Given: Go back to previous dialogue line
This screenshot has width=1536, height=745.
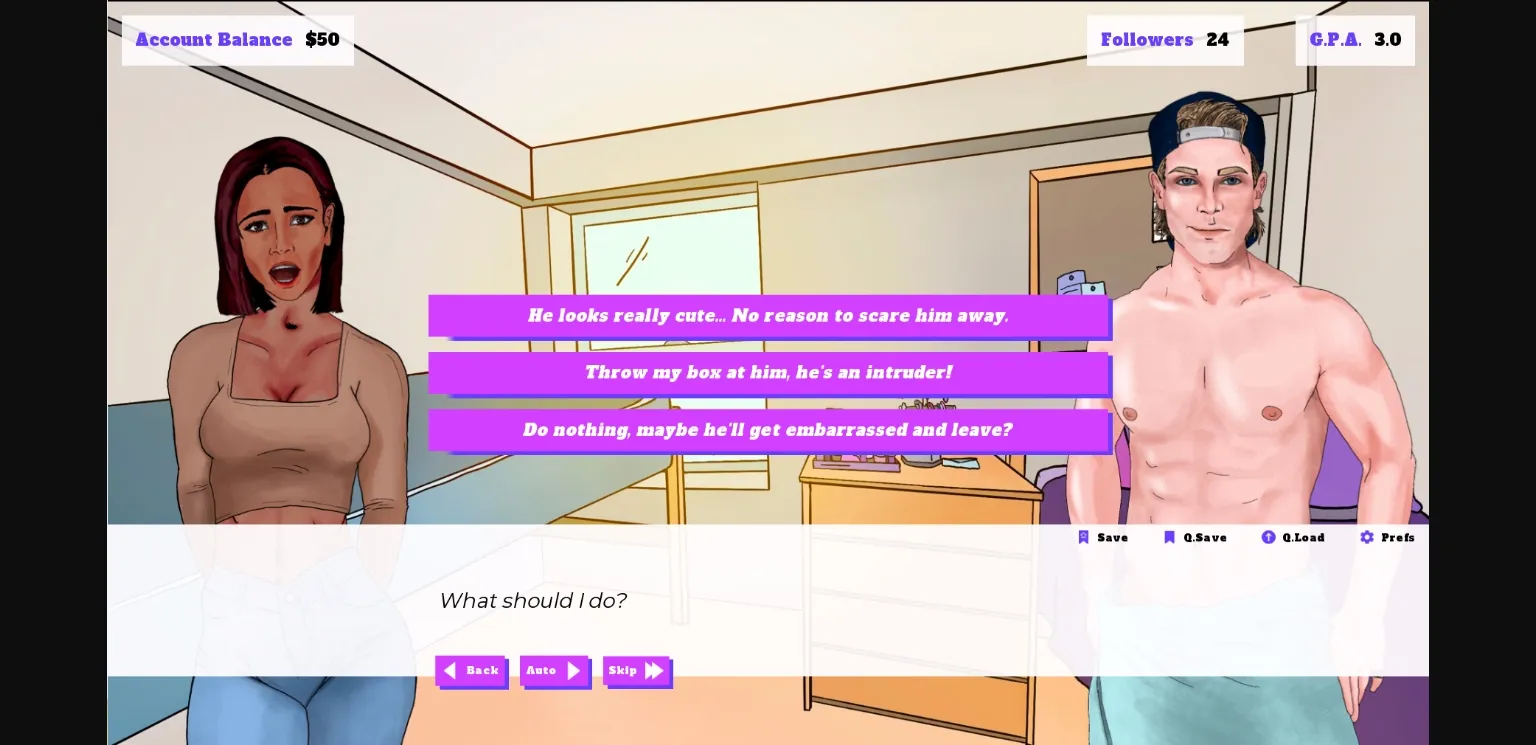Looking at the screenshot, I should (472, 671).
